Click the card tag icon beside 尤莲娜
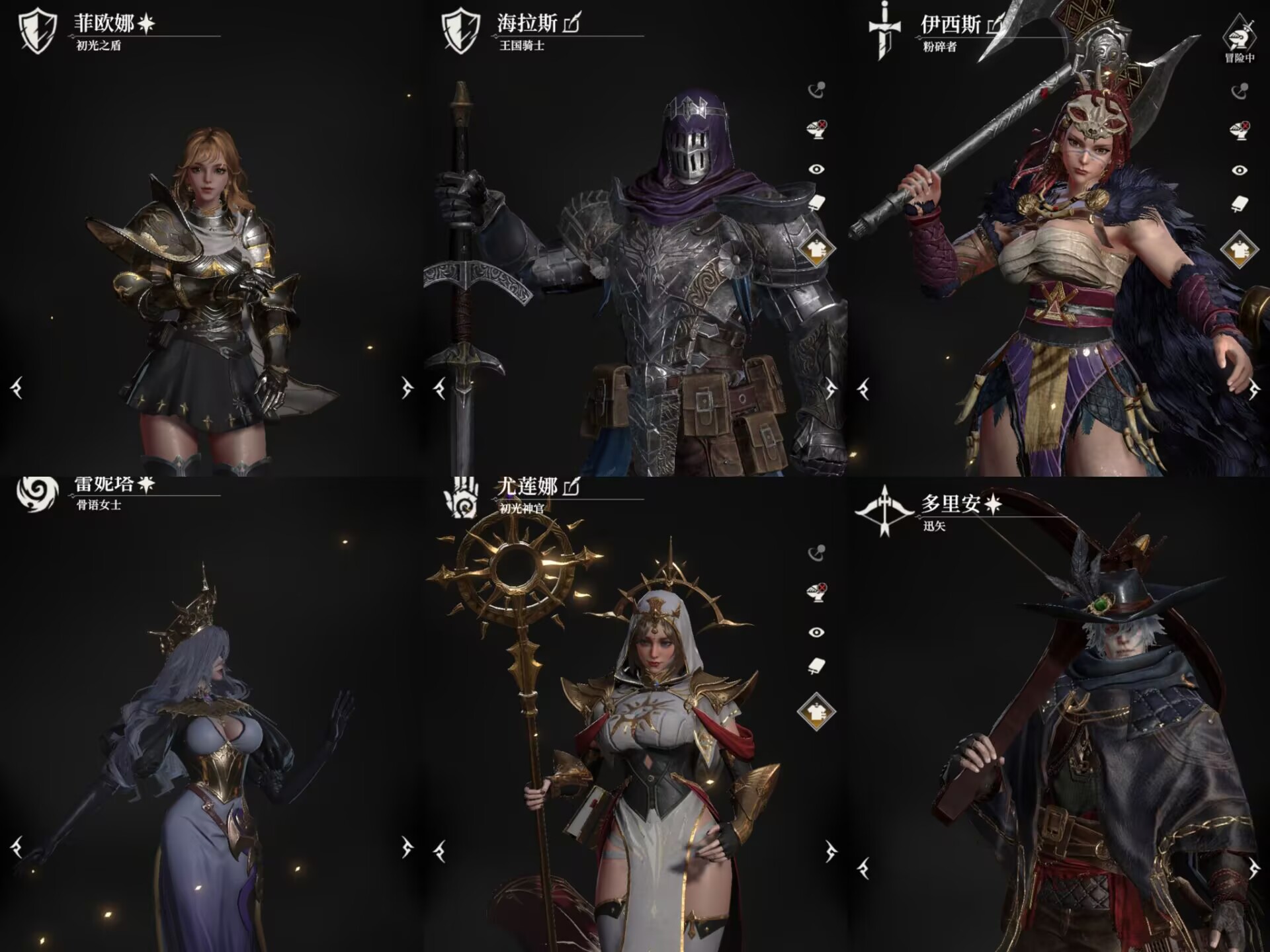The image size is (1270, 952). (817, 666)
